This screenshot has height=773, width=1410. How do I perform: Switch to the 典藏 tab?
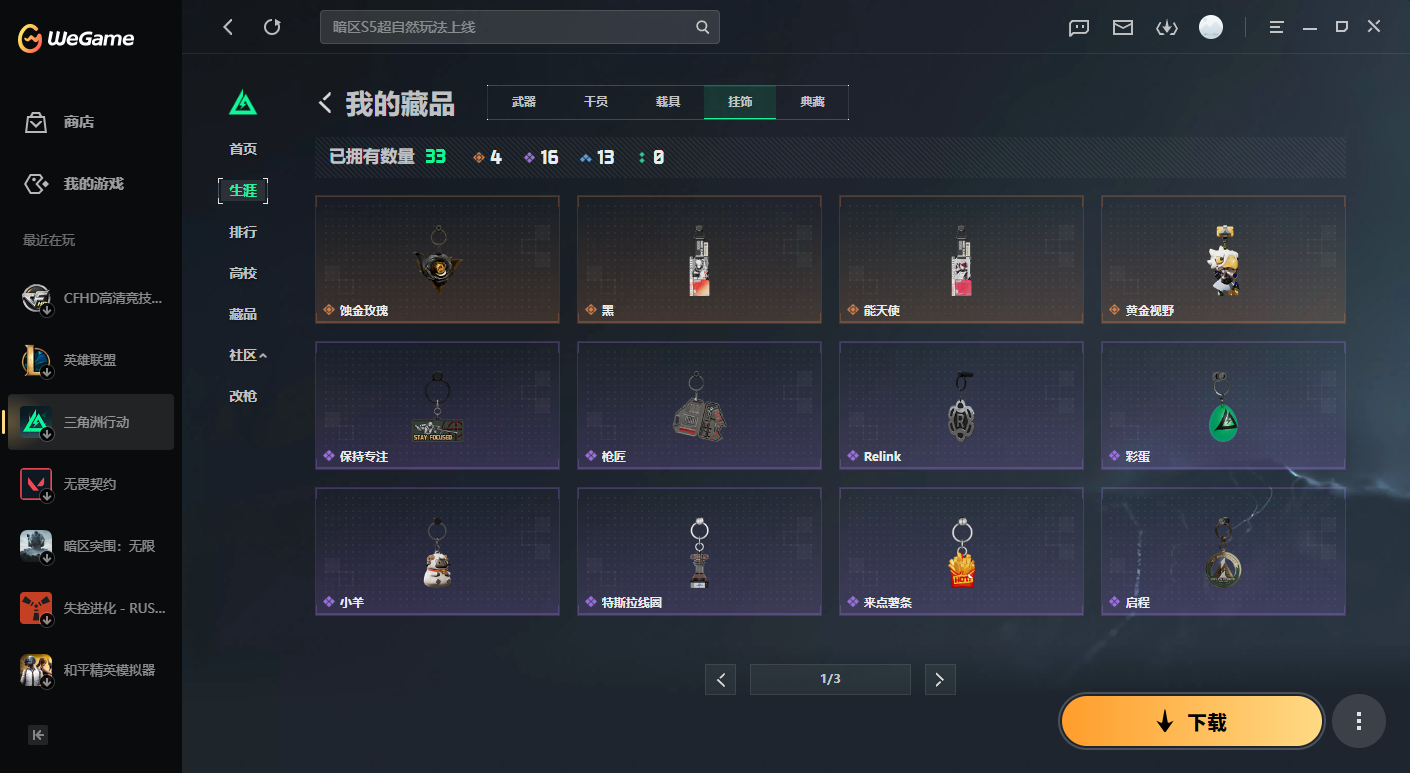click(x=812, y=102)
